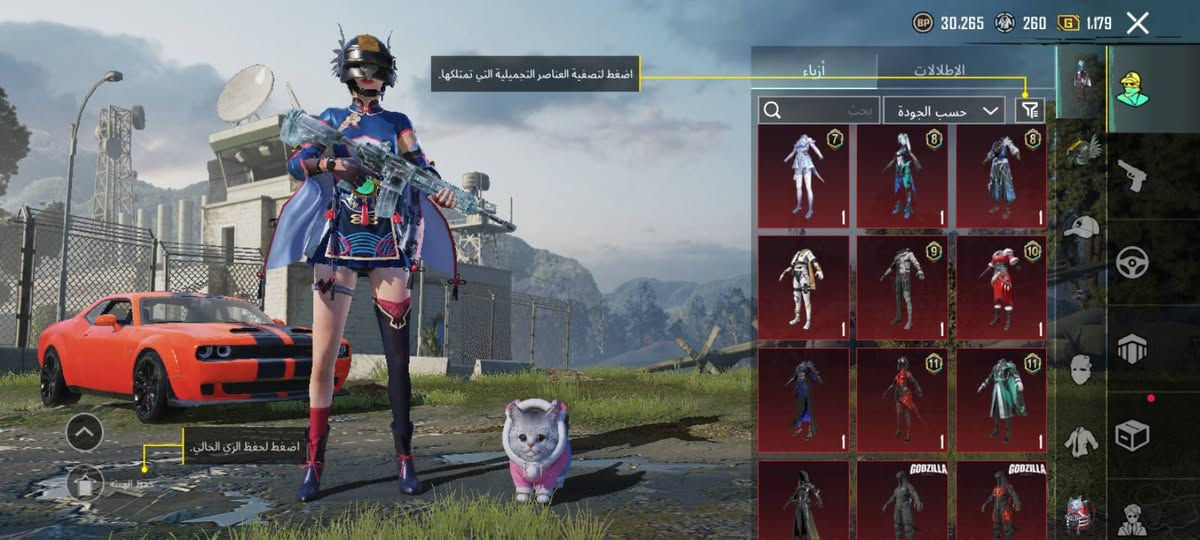Screen dimensions: 1200x540
Task: Save current outfit with the hanger button
Action: [84, 484]
